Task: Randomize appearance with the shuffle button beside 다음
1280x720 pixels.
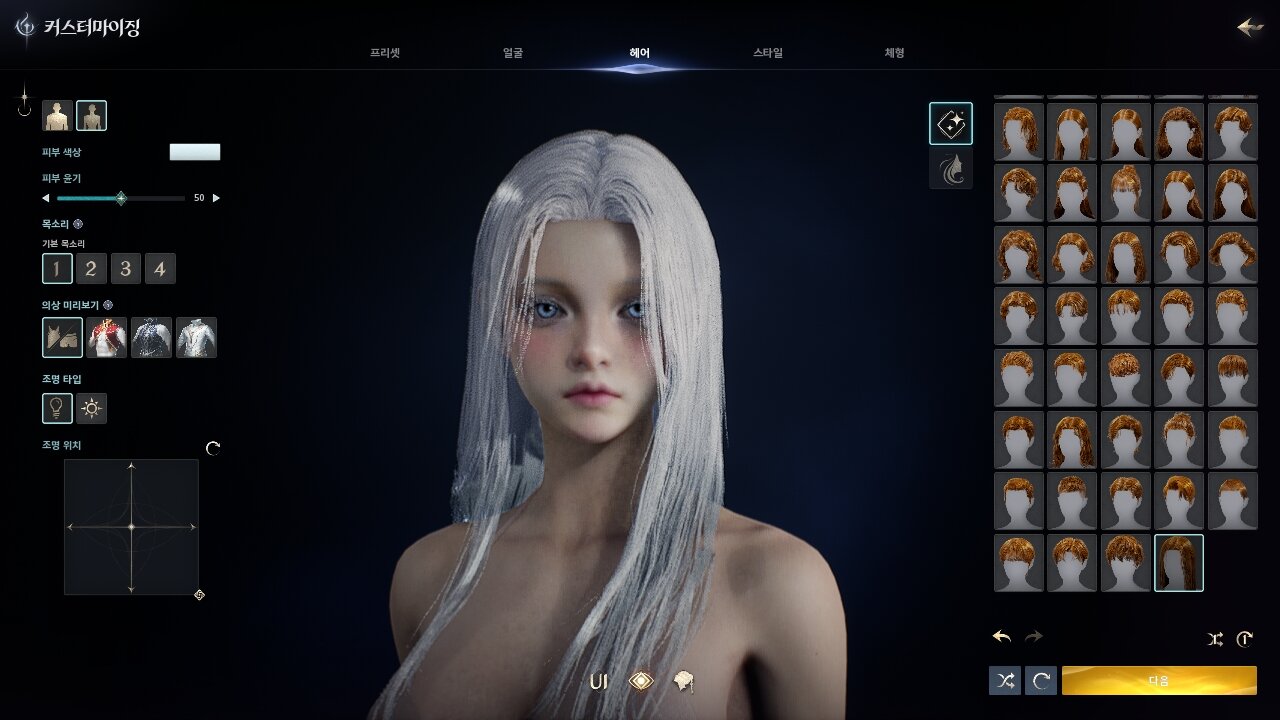Action: (1005, 680)
